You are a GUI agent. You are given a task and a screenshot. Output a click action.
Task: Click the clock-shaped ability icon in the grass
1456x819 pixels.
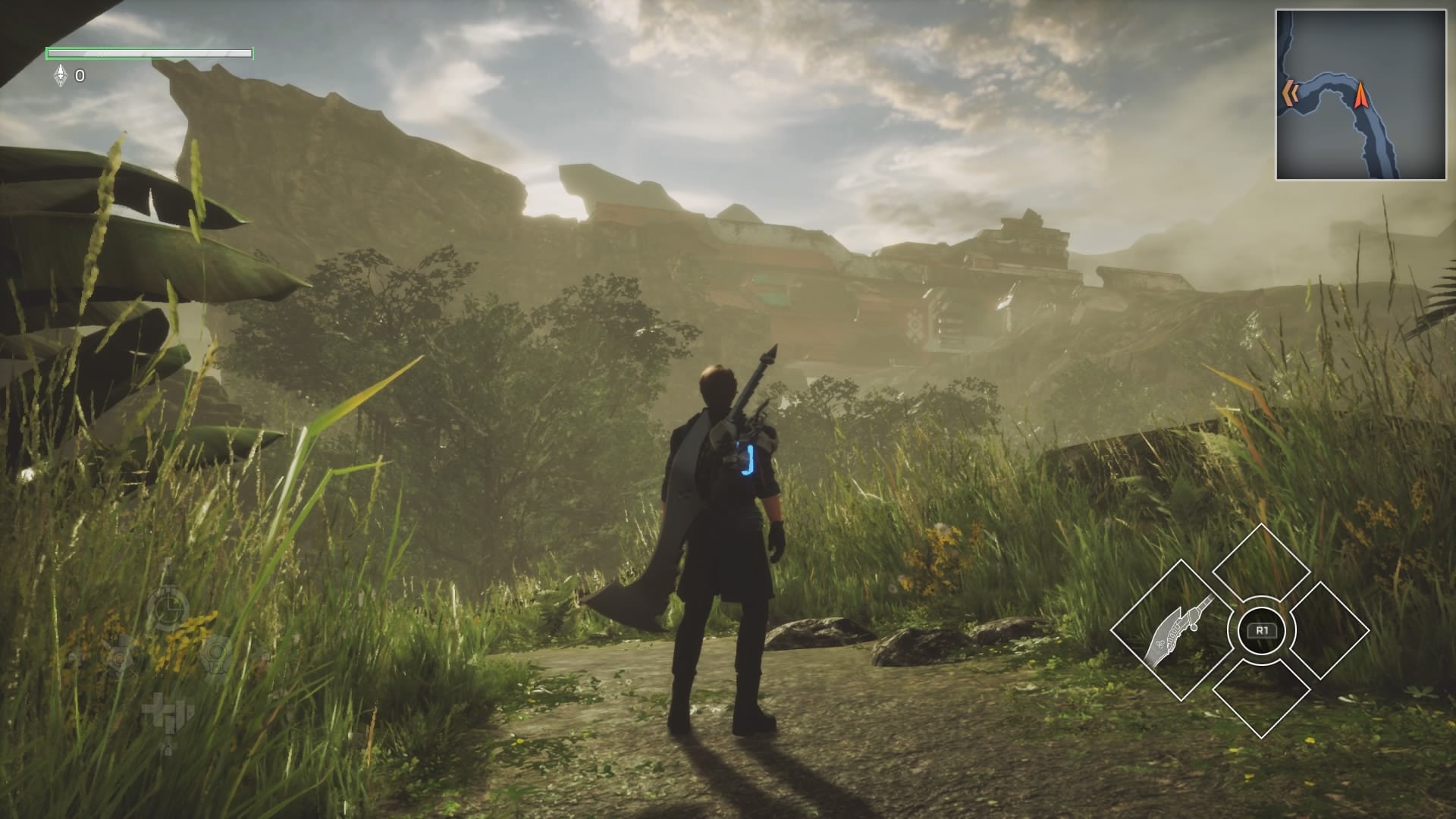(x=168, y=606)
